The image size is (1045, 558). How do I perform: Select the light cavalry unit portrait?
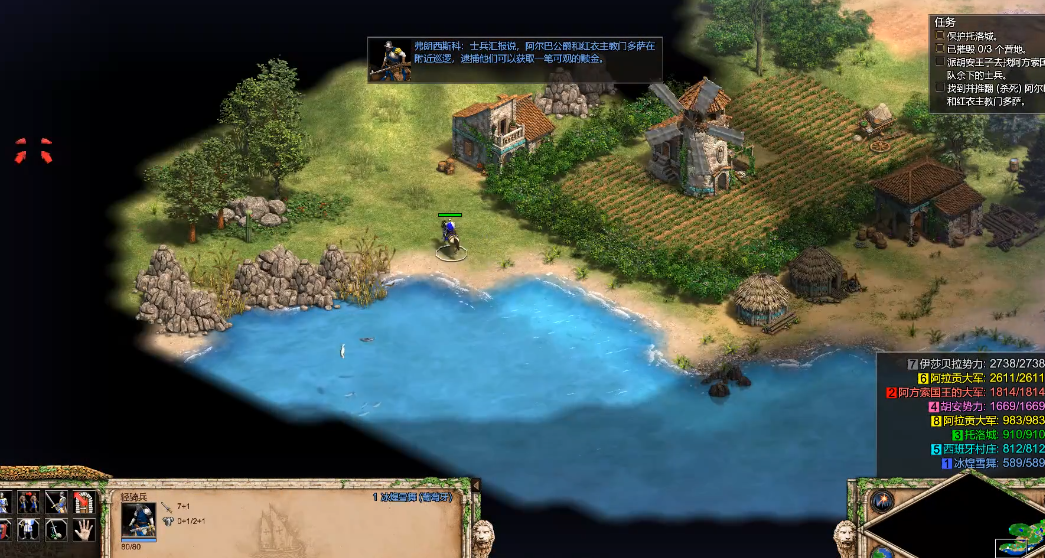click(138, 520)
